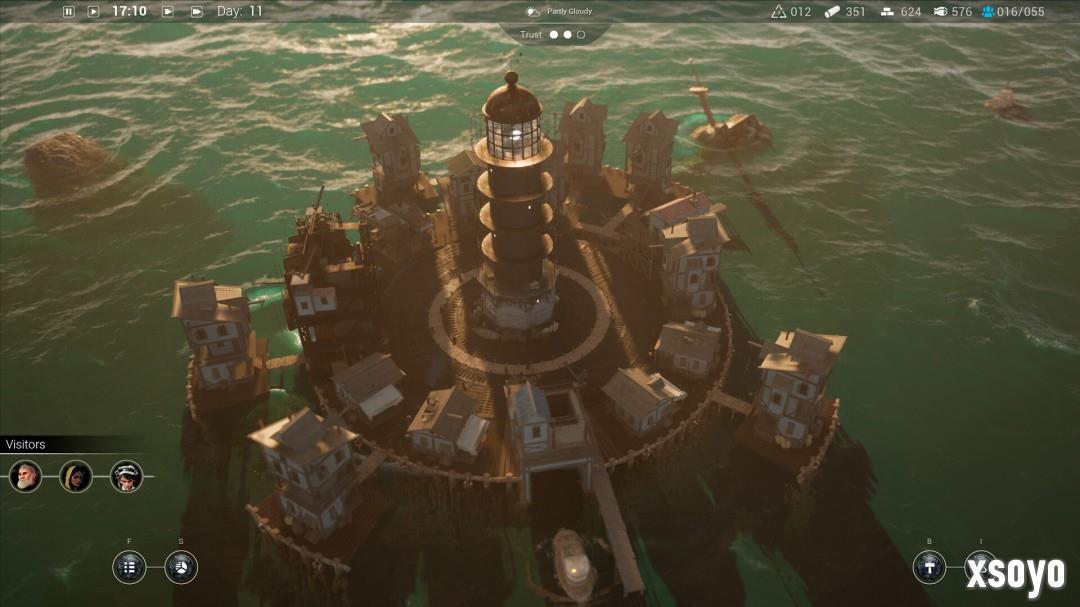Viewport: 1080px width, 607px height.
Task: Open the pie chart statistics button
Action: pos(181,567)
